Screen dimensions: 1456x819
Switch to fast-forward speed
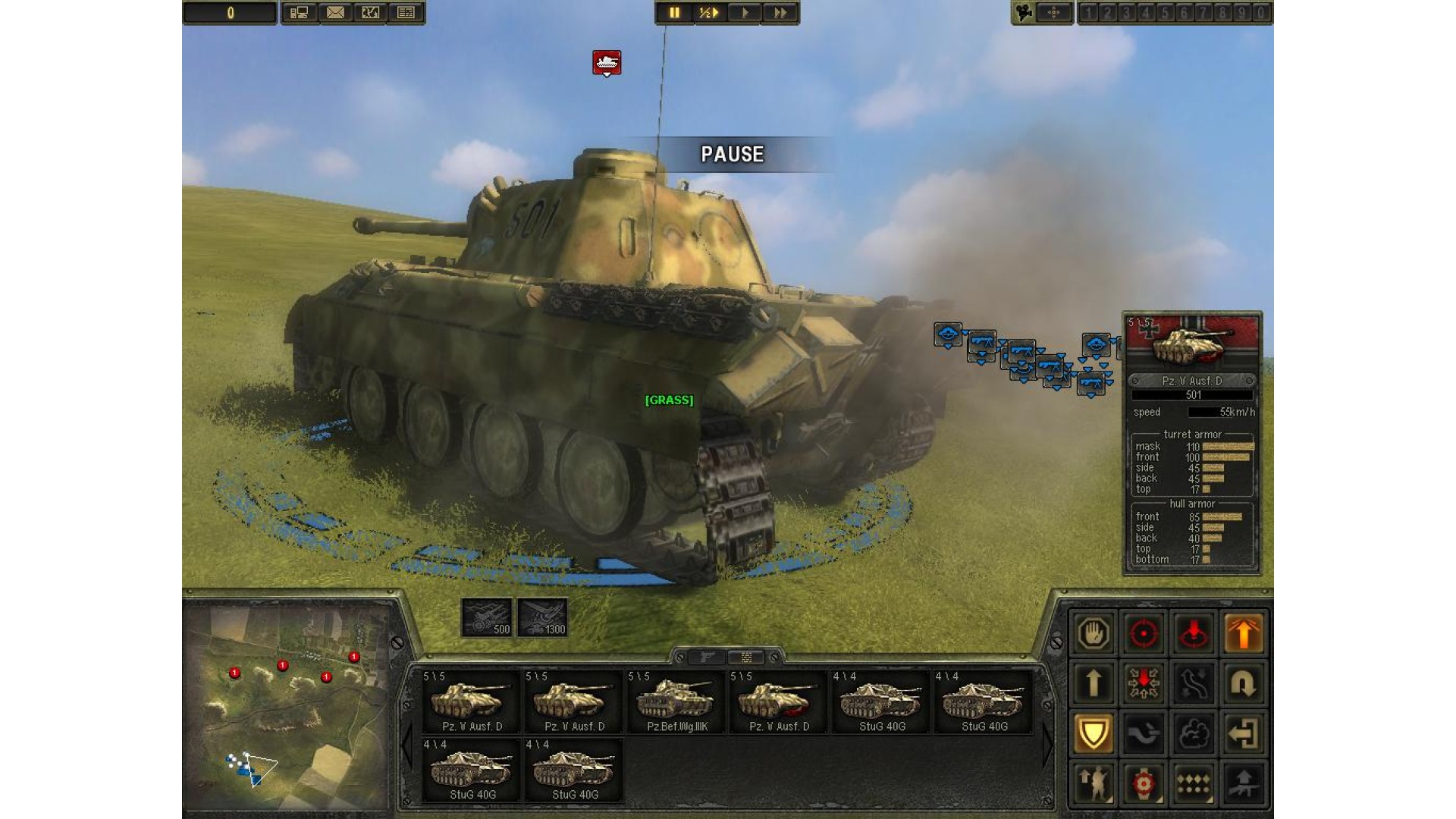(x=780, y=13)
